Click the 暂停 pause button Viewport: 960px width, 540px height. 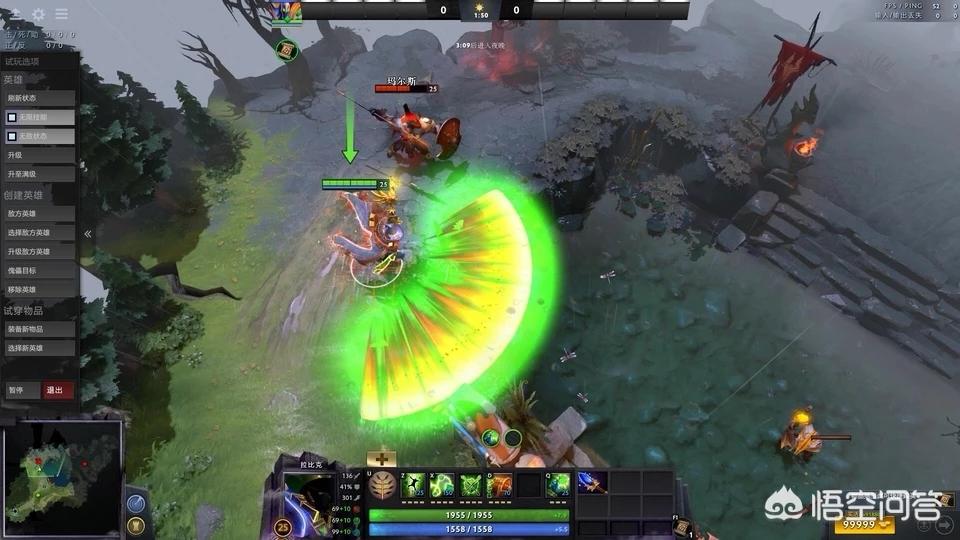[20, 390]
